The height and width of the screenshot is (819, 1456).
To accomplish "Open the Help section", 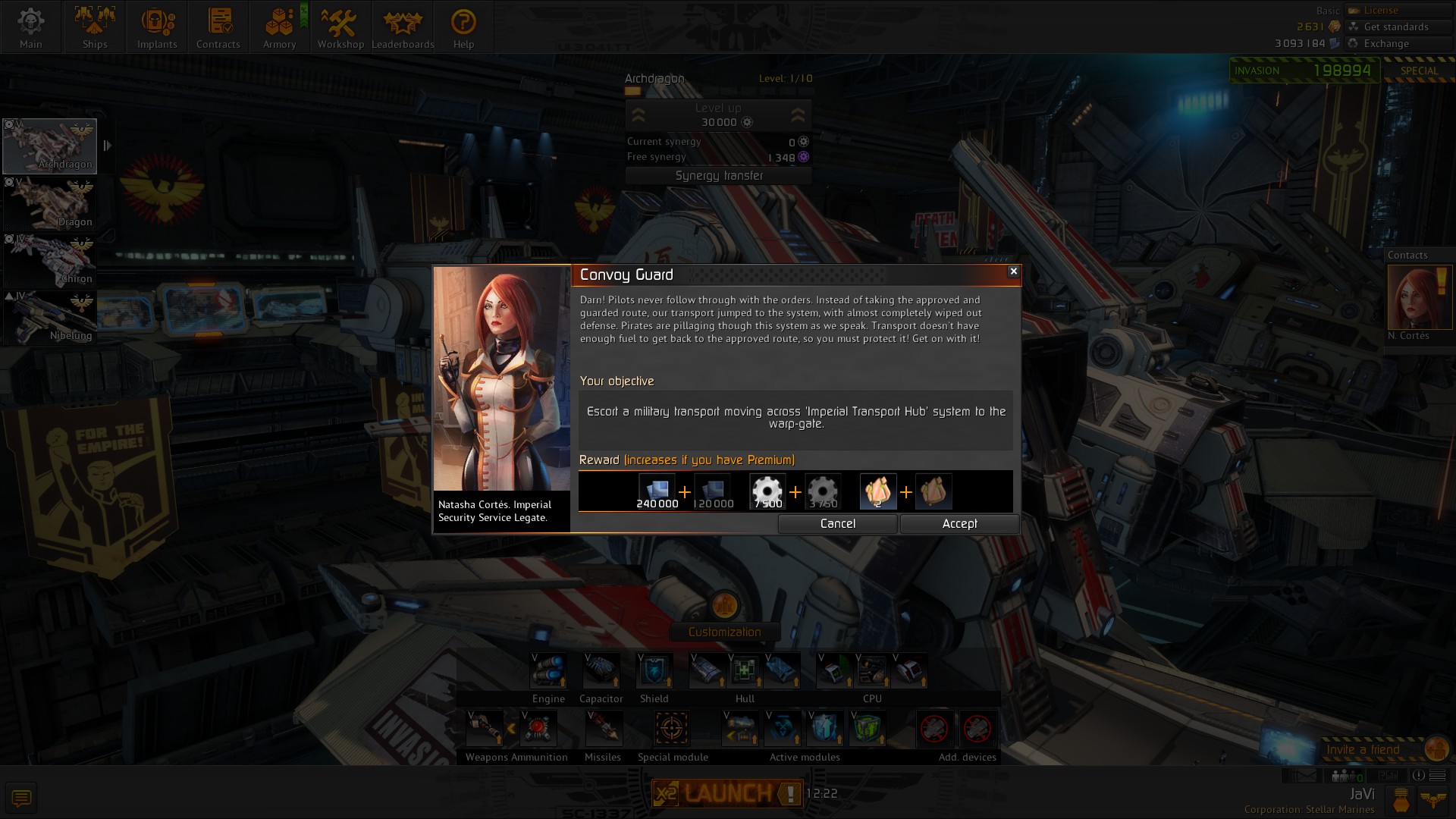I will tap(463, 27).
